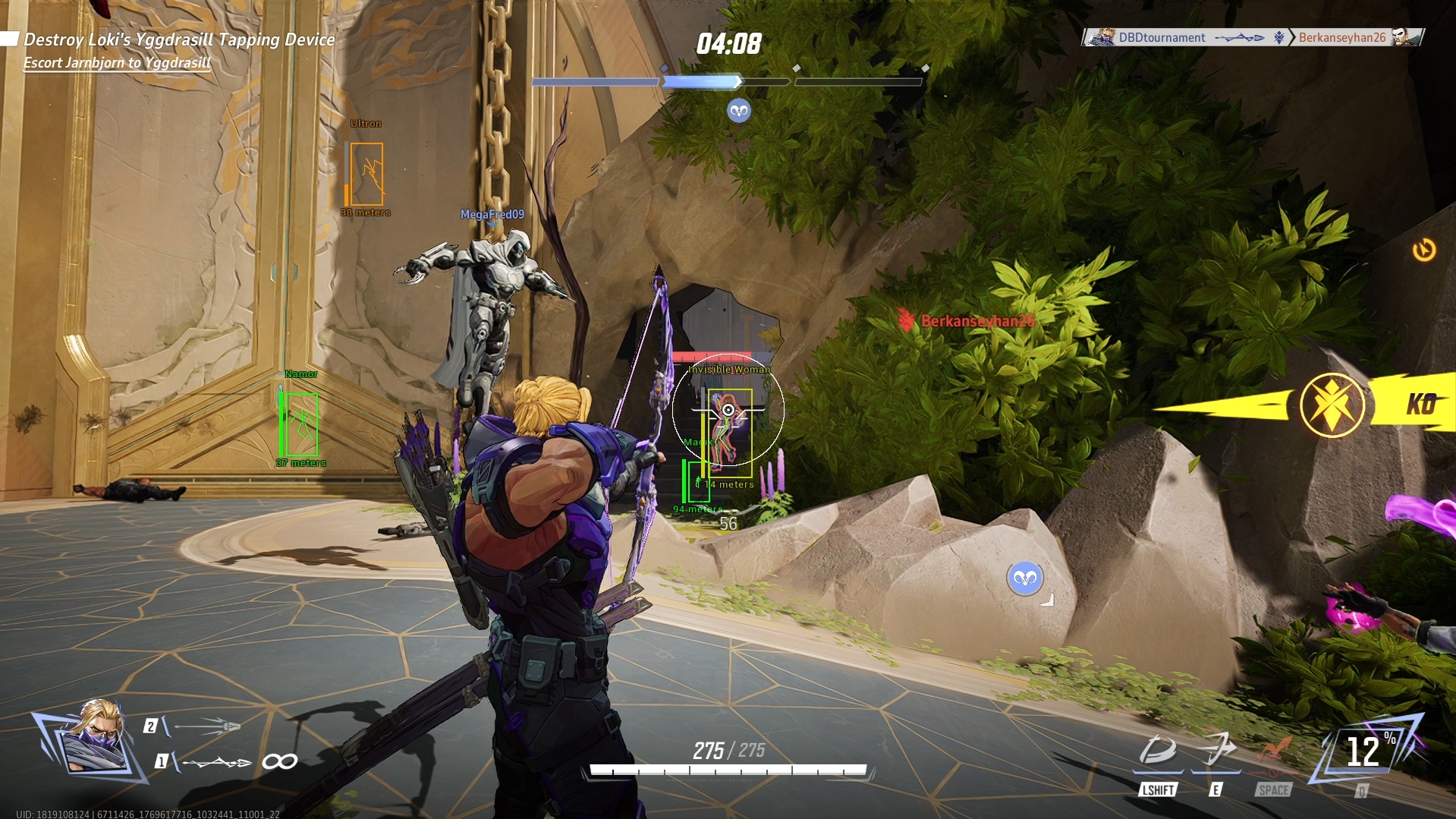Select the weapon slot 2 arrow
Viewport: 1456px width, 819px height.
pyautogui.click(x=205, y=726)
